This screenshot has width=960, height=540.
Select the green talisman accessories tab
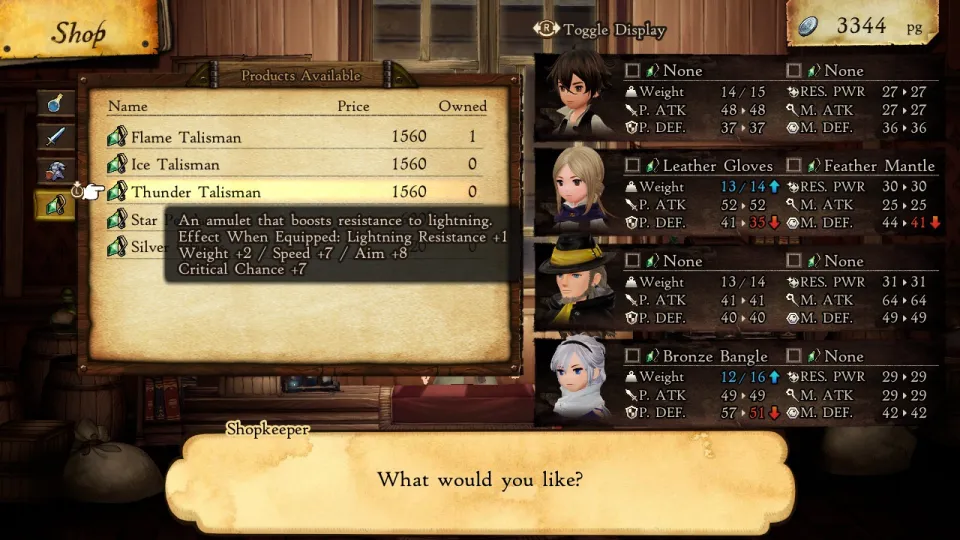(x=55, y=205)
